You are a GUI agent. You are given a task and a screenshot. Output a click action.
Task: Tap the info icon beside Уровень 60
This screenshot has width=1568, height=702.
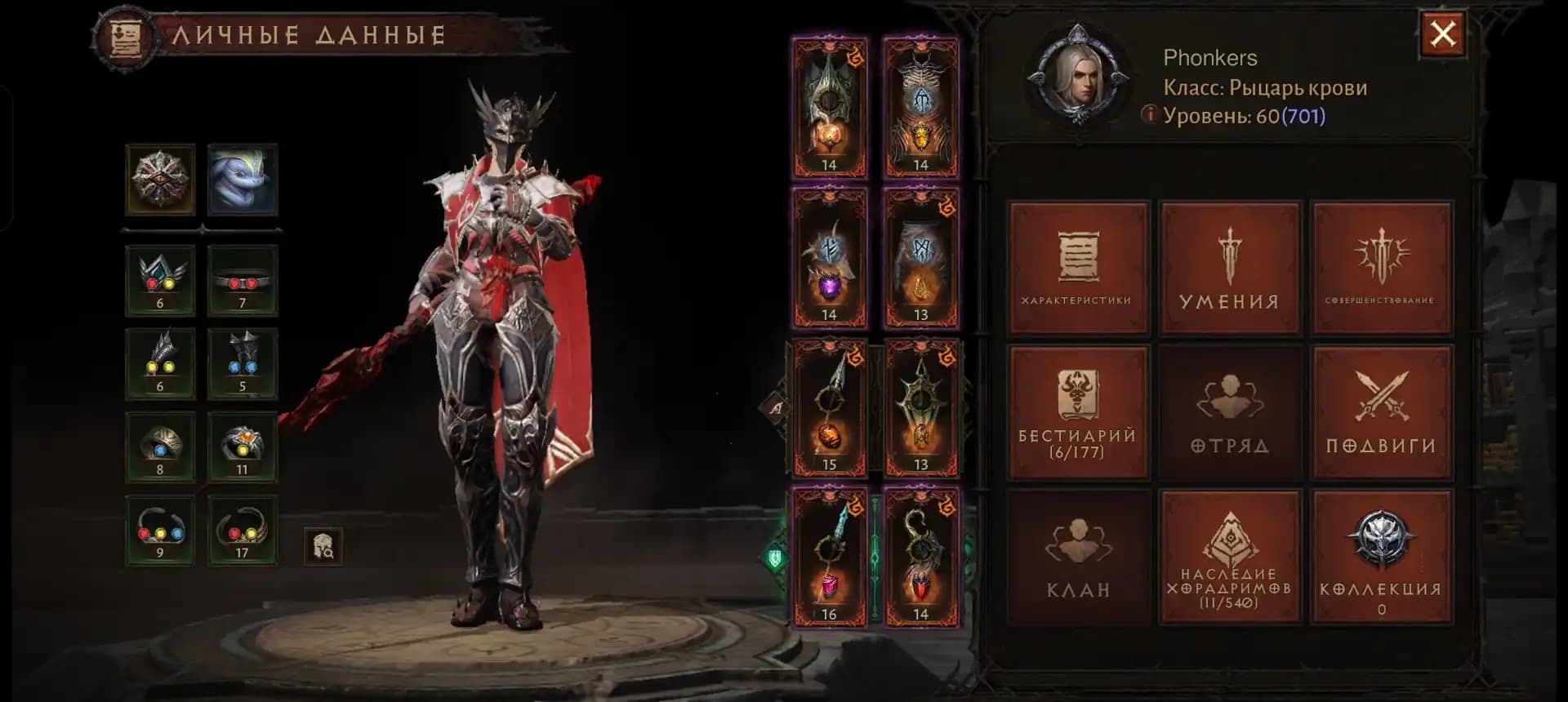point(1151,116)
